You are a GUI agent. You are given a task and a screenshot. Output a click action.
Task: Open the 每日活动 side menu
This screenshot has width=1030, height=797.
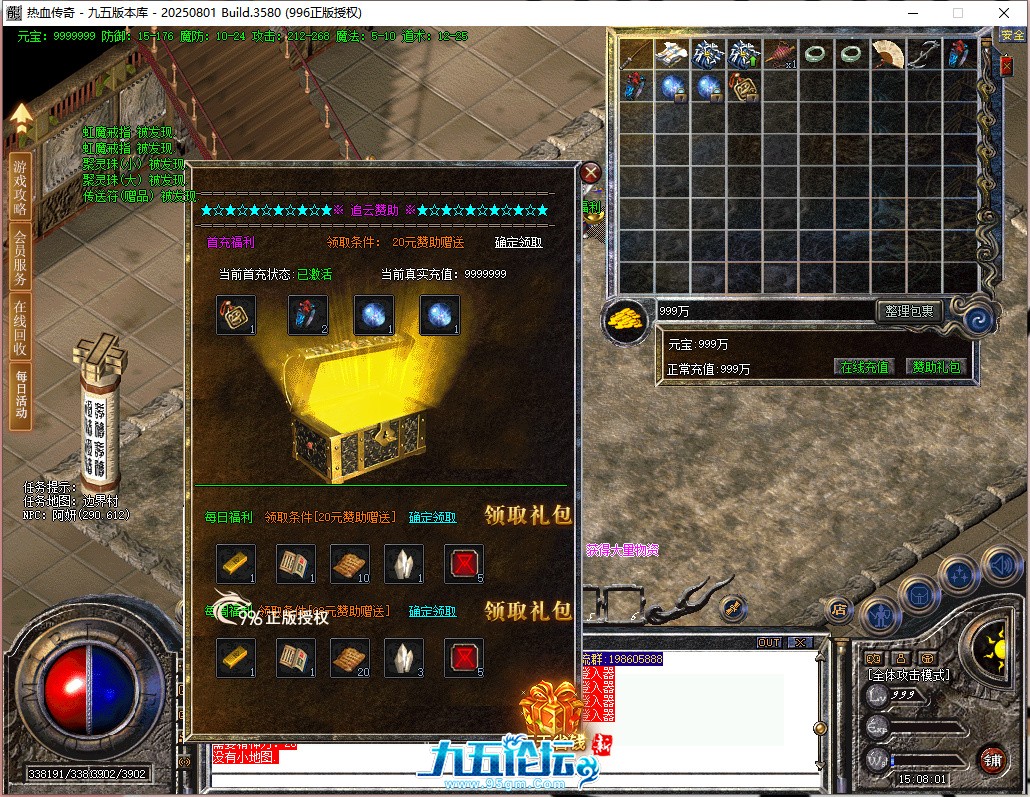[x=20, y=395]
